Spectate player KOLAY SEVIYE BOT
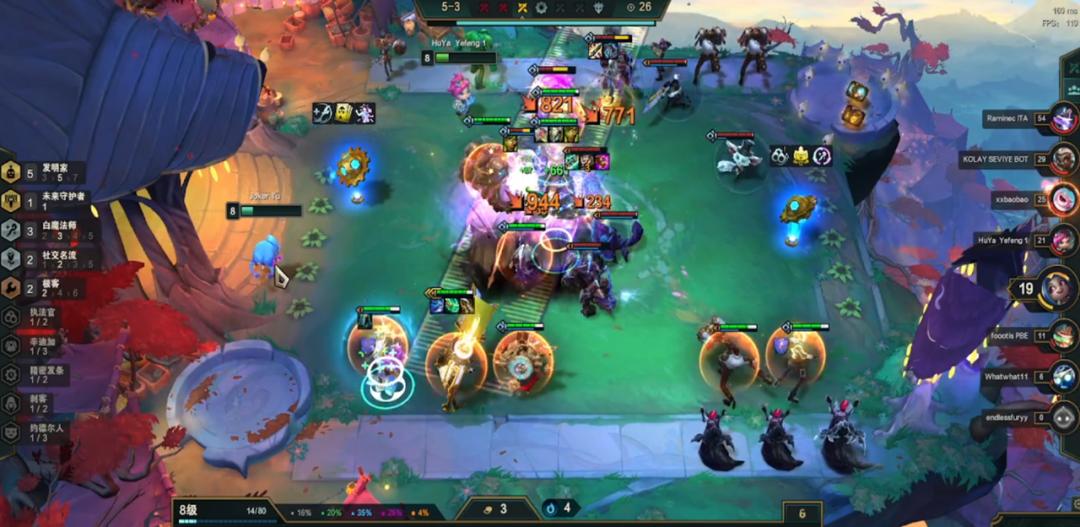This screenshot has height=527, width=1080. [1063, 158]
